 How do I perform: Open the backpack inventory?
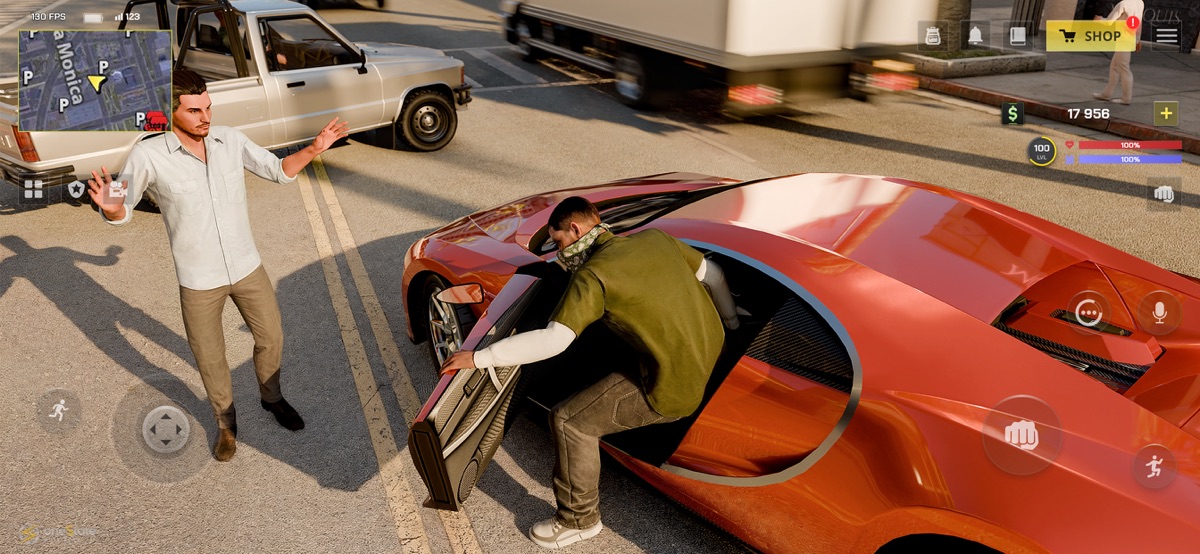click(933, 36)
